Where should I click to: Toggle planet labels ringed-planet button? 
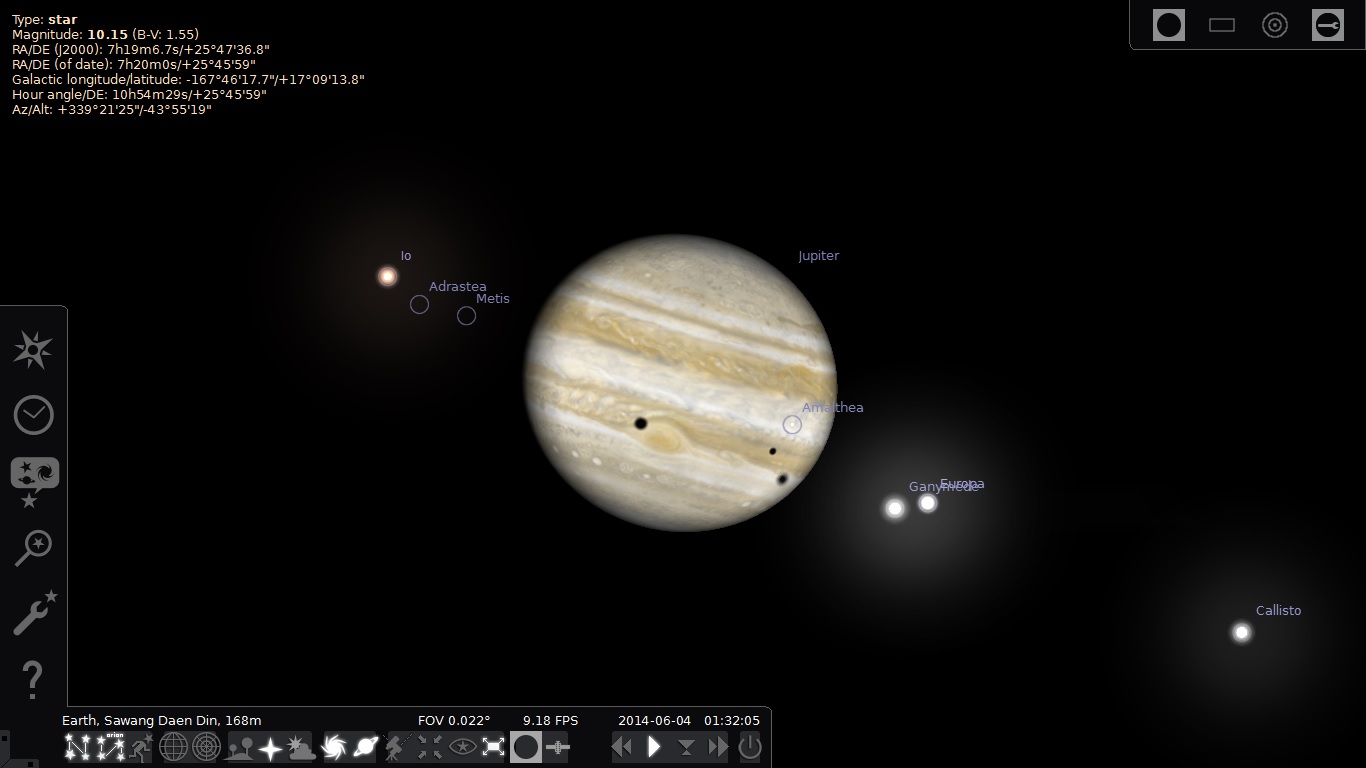365,747
